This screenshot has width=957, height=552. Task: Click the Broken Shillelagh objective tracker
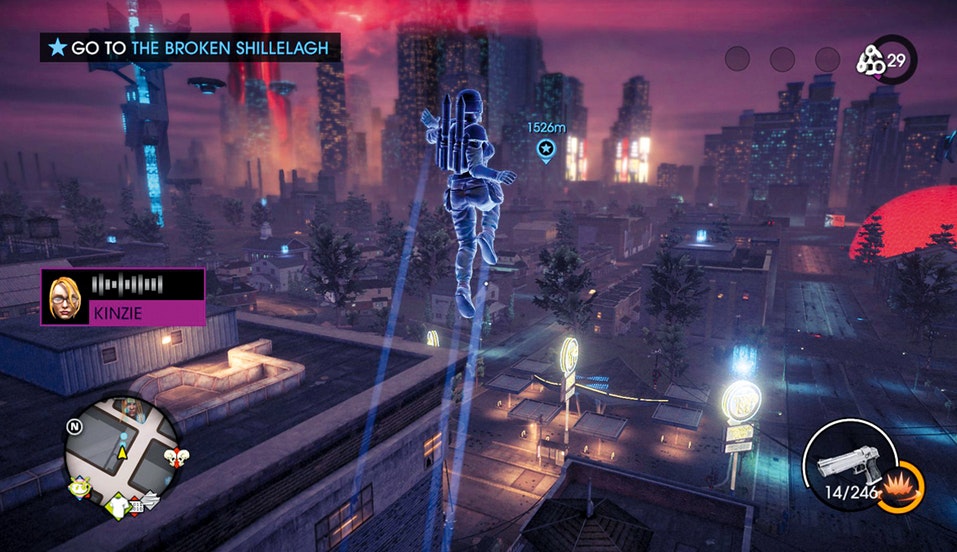(x=190, y=47)
